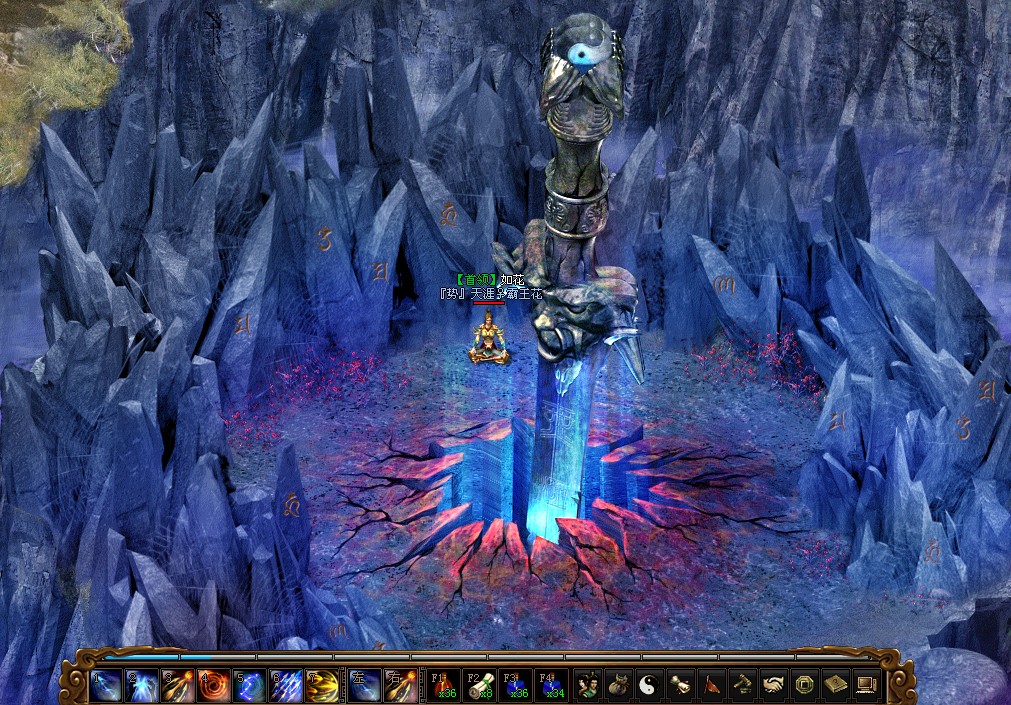Open the help book with question mark
The width and height of the screenshot is (1011, 705).
[836, 685]
